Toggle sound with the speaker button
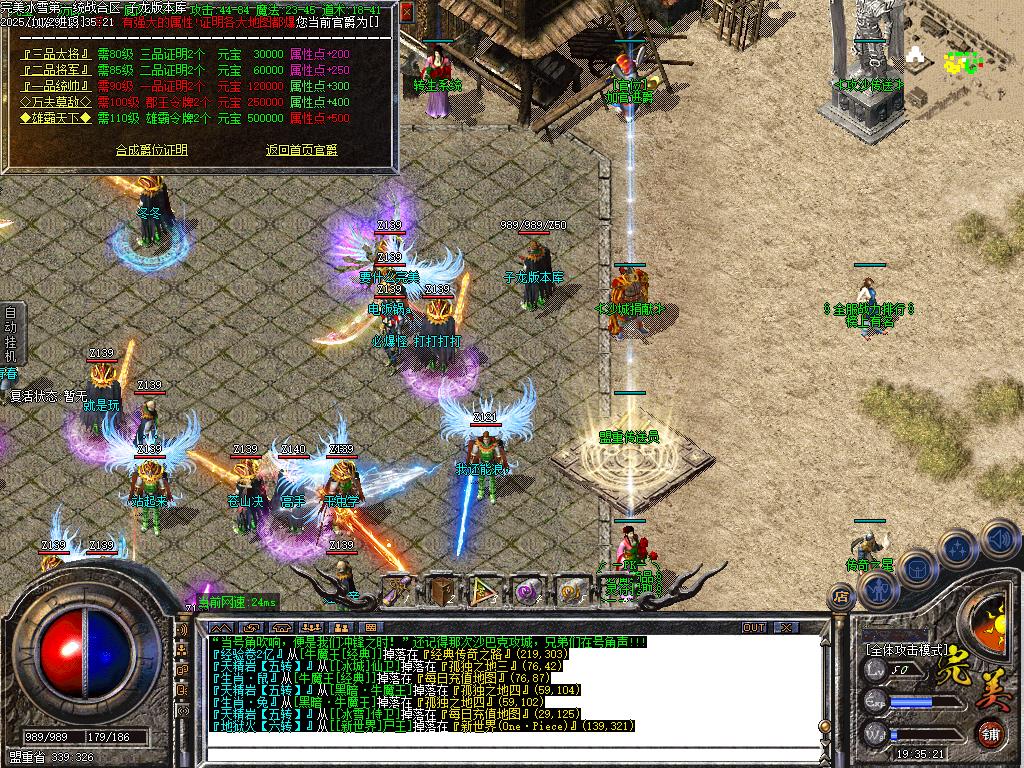Viewport: 1024px width, 768px height. tap(998, 539)
